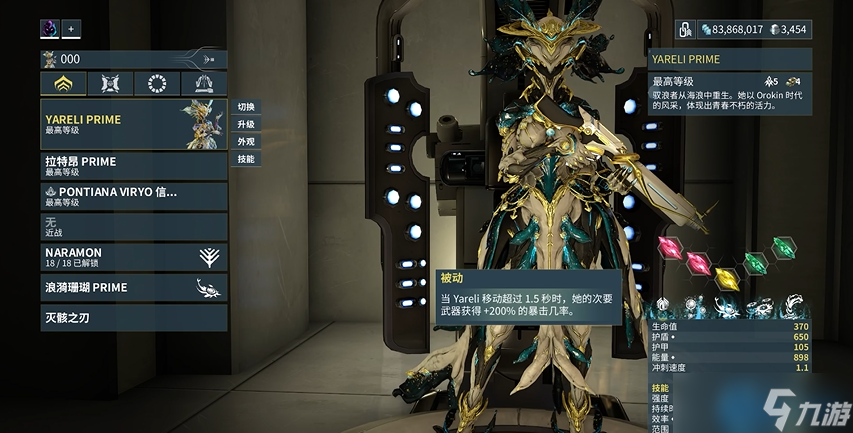The image size is (853, 433).
Task: Open the 外观 (appearance) option
Action: coord(246,142)
